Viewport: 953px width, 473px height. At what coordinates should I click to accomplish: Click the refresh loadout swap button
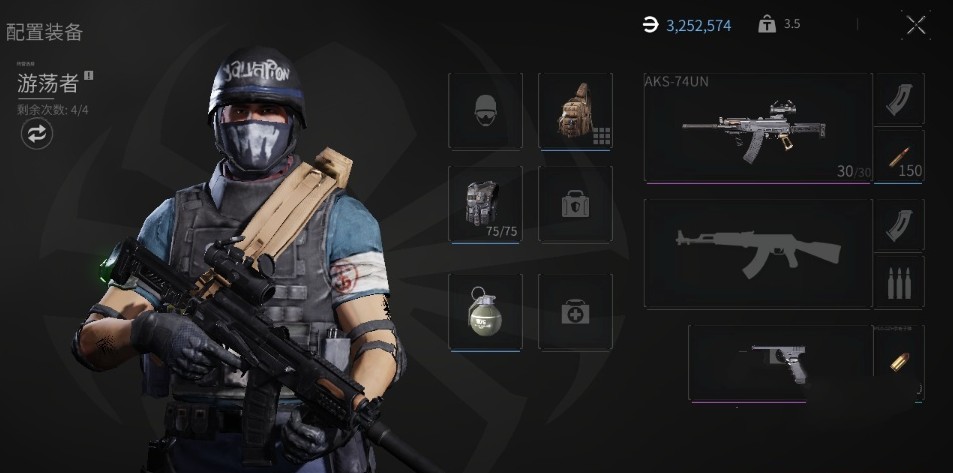(37, 134)
